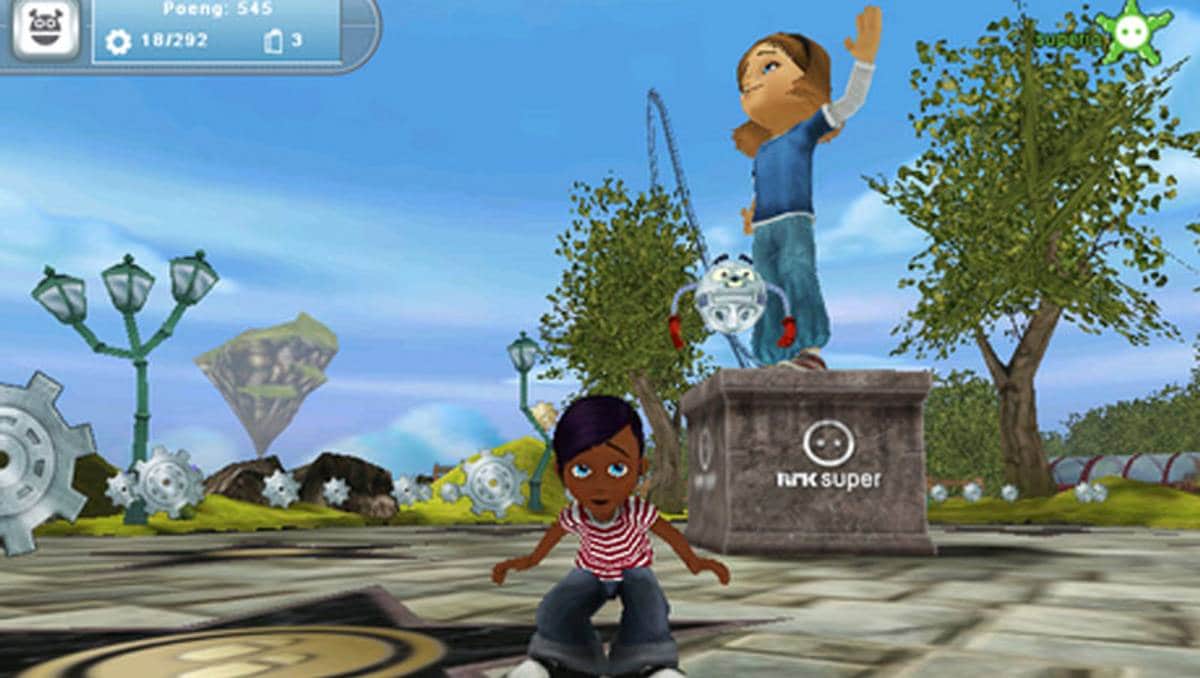This screenshot has height=678, width=1200.
Task: Click the green NRK Super star logo
Action: point(1132,32)
